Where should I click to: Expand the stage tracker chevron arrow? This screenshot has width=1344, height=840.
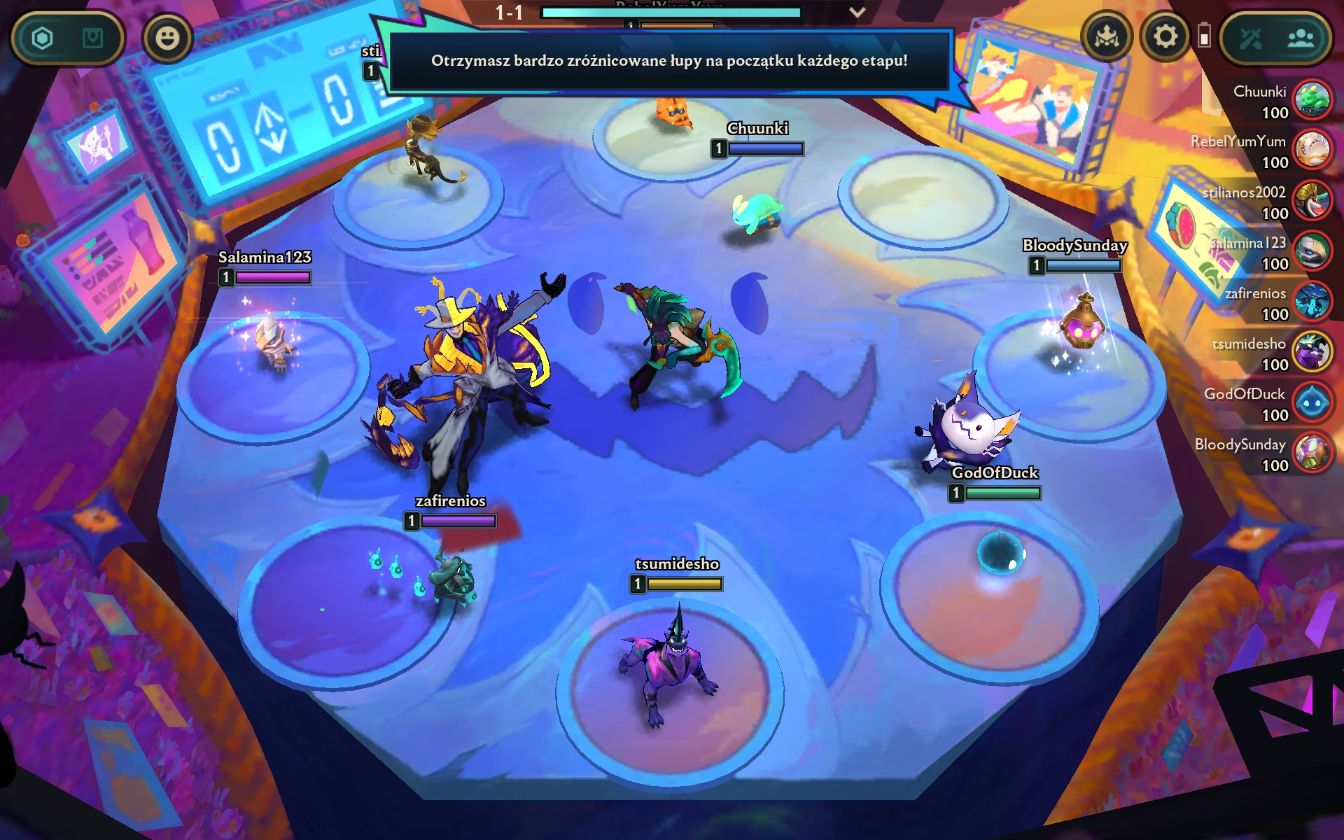pyautogui.click(x=857, y=12)
